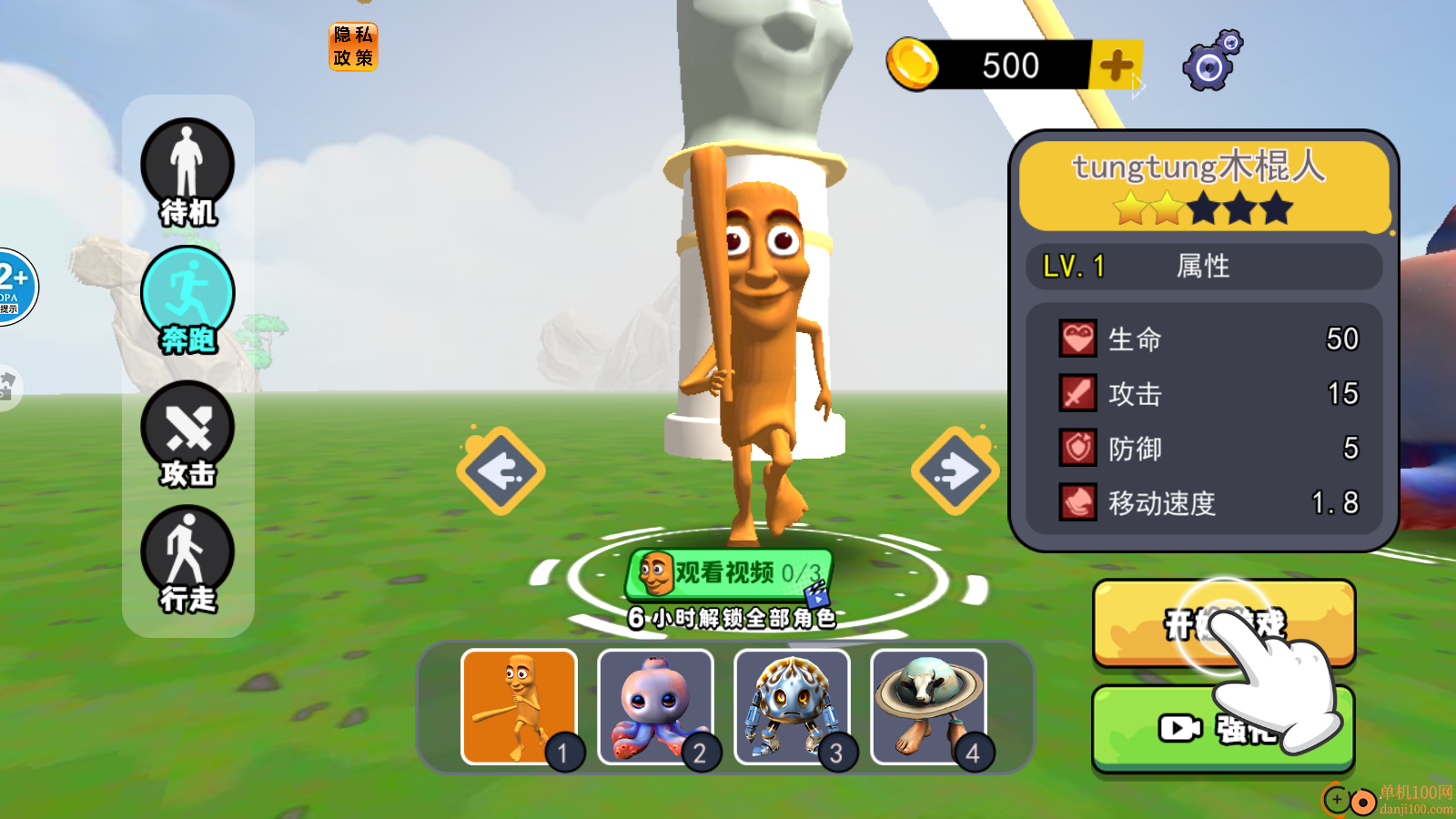This screenshot has height=819, width=1456.
Task: Watch video (观看视频) to unlock all characters
Action: point(729,573)
